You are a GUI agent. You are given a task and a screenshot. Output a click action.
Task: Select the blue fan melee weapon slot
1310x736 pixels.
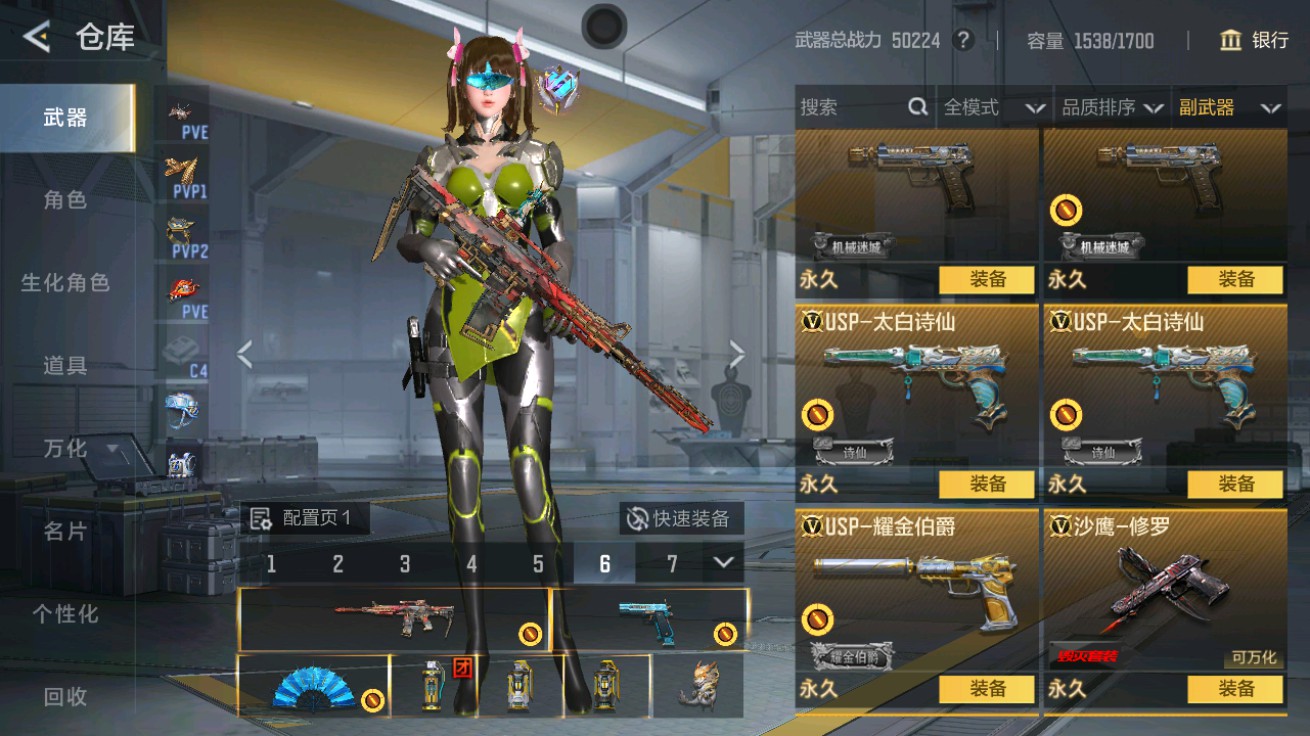pyautogui.click(x=312, y=687)
